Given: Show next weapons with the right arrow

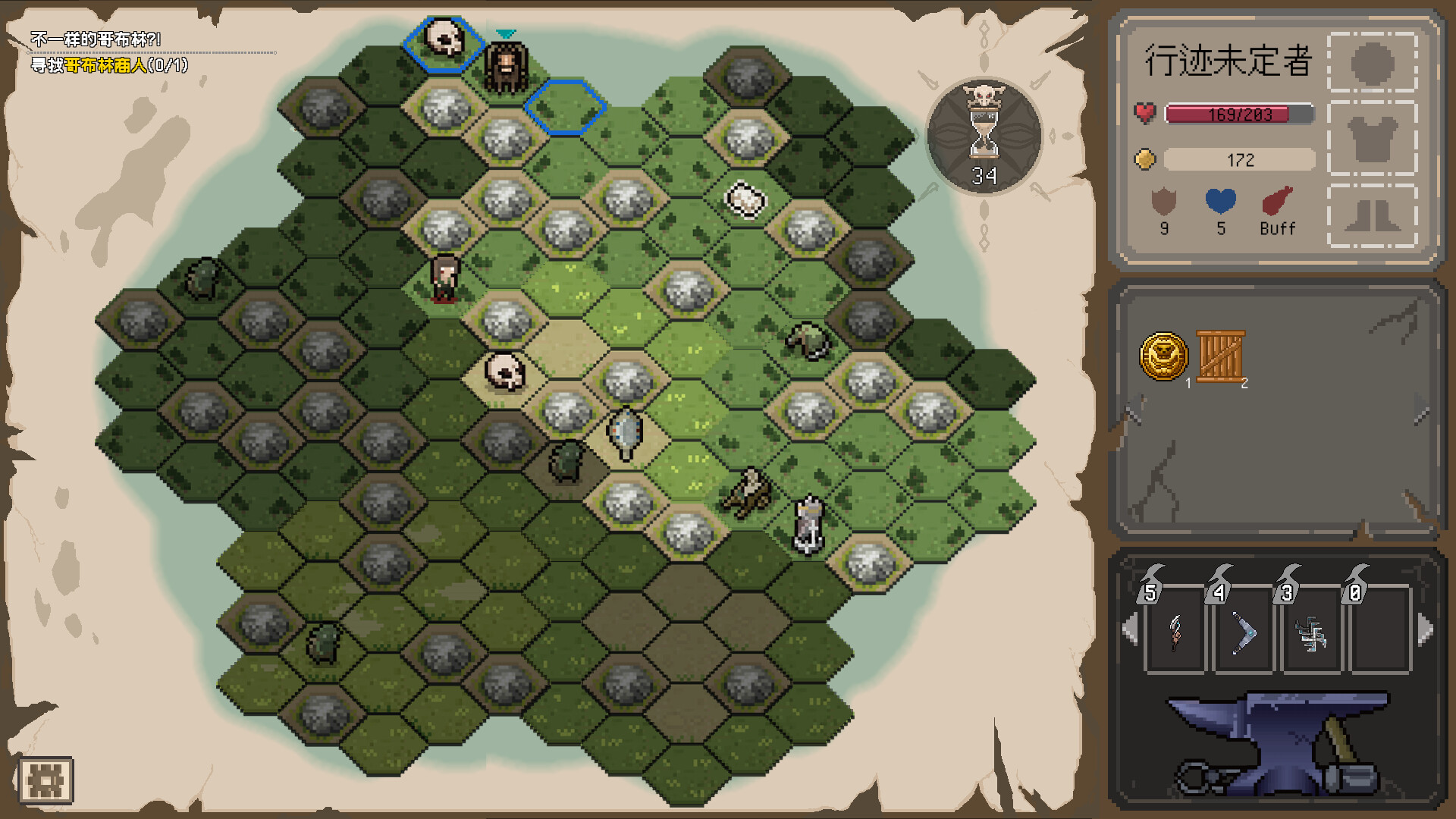Looking at the screenshot, I should [x=1426, y=629].
